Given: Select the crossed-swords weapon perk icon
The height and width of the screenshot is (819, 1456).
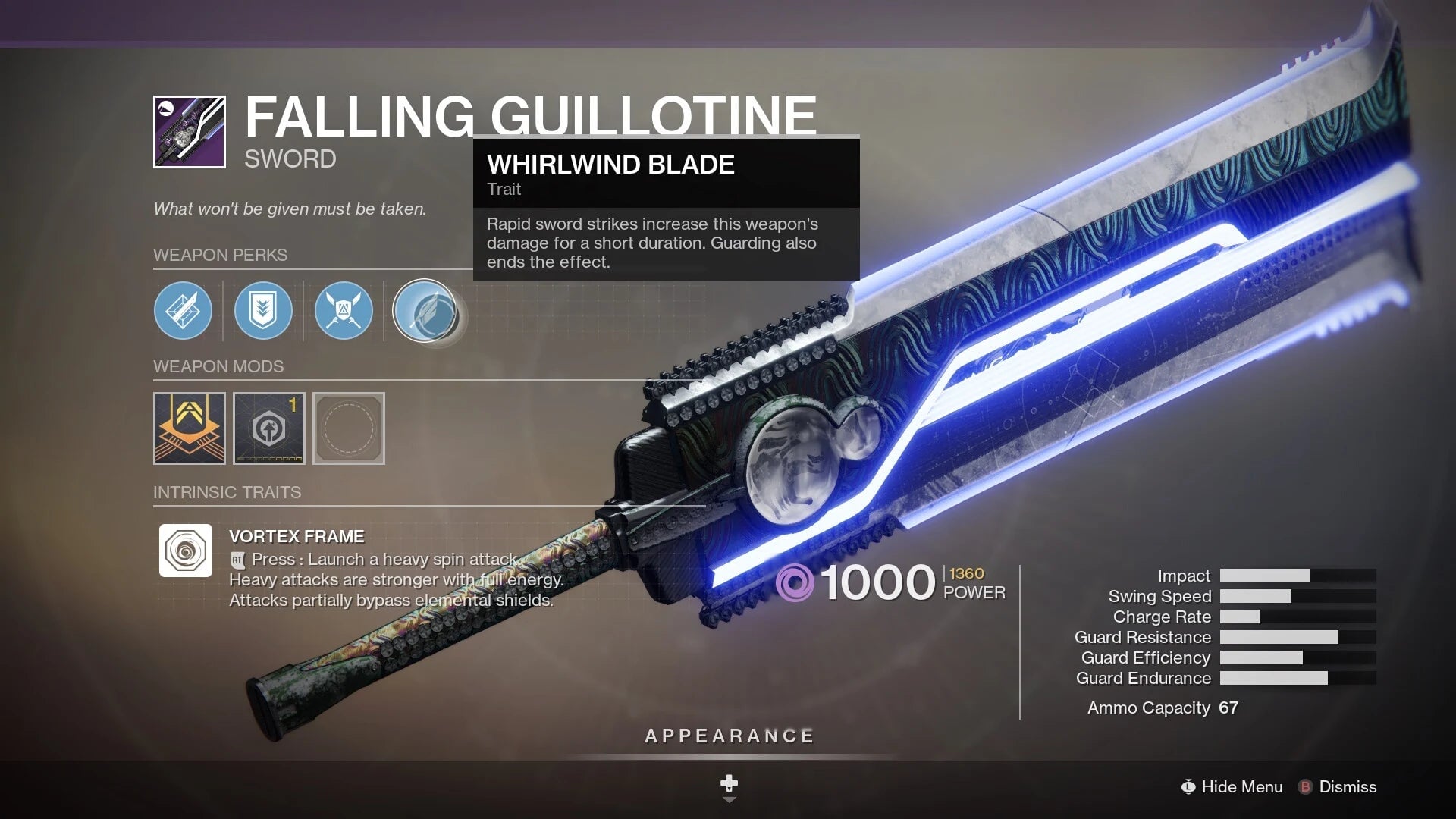Looking at the screenshot, I should [x=344, y=311].
